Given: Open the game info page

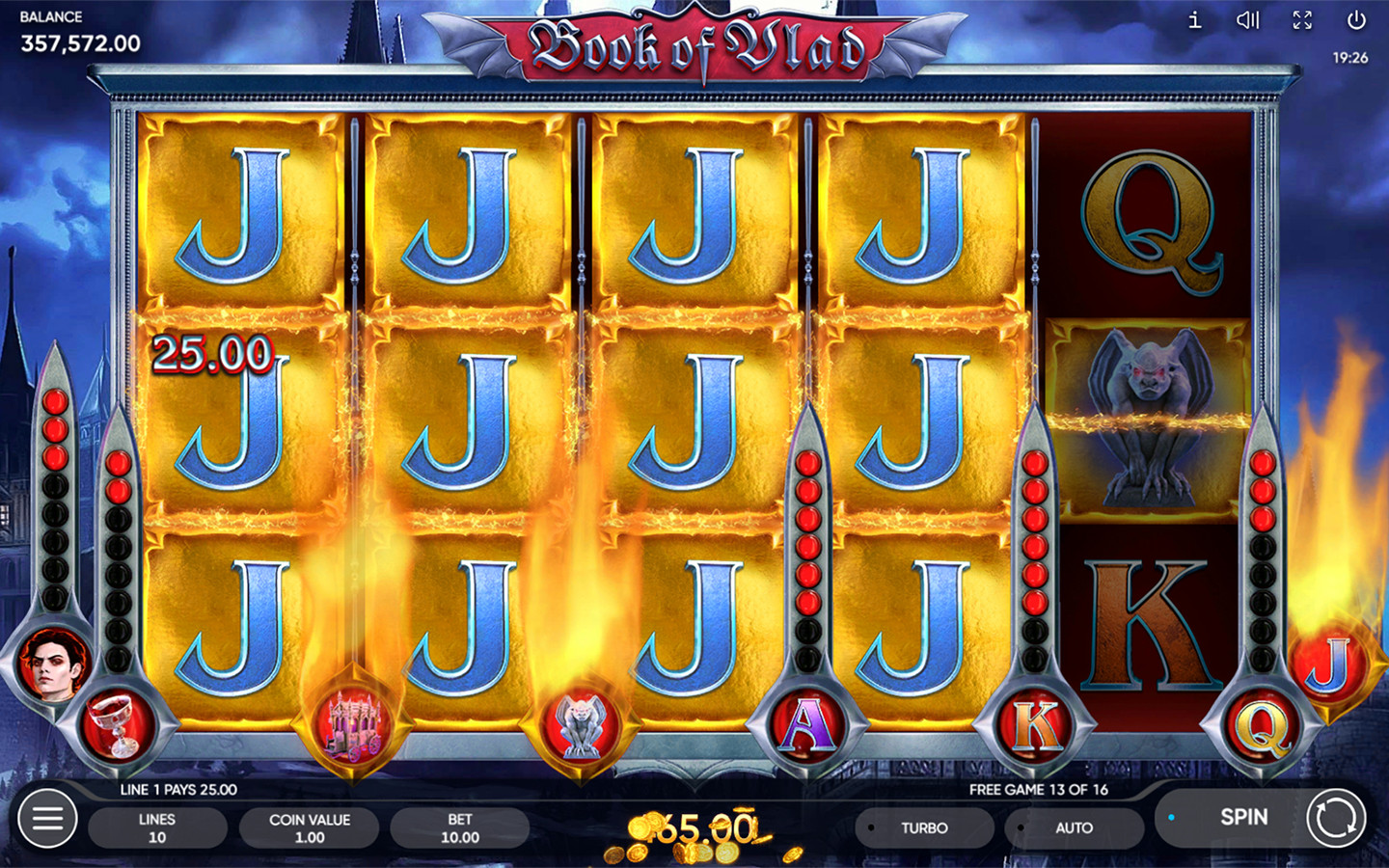Looking at the screenshot, I should click(1194, 20).
